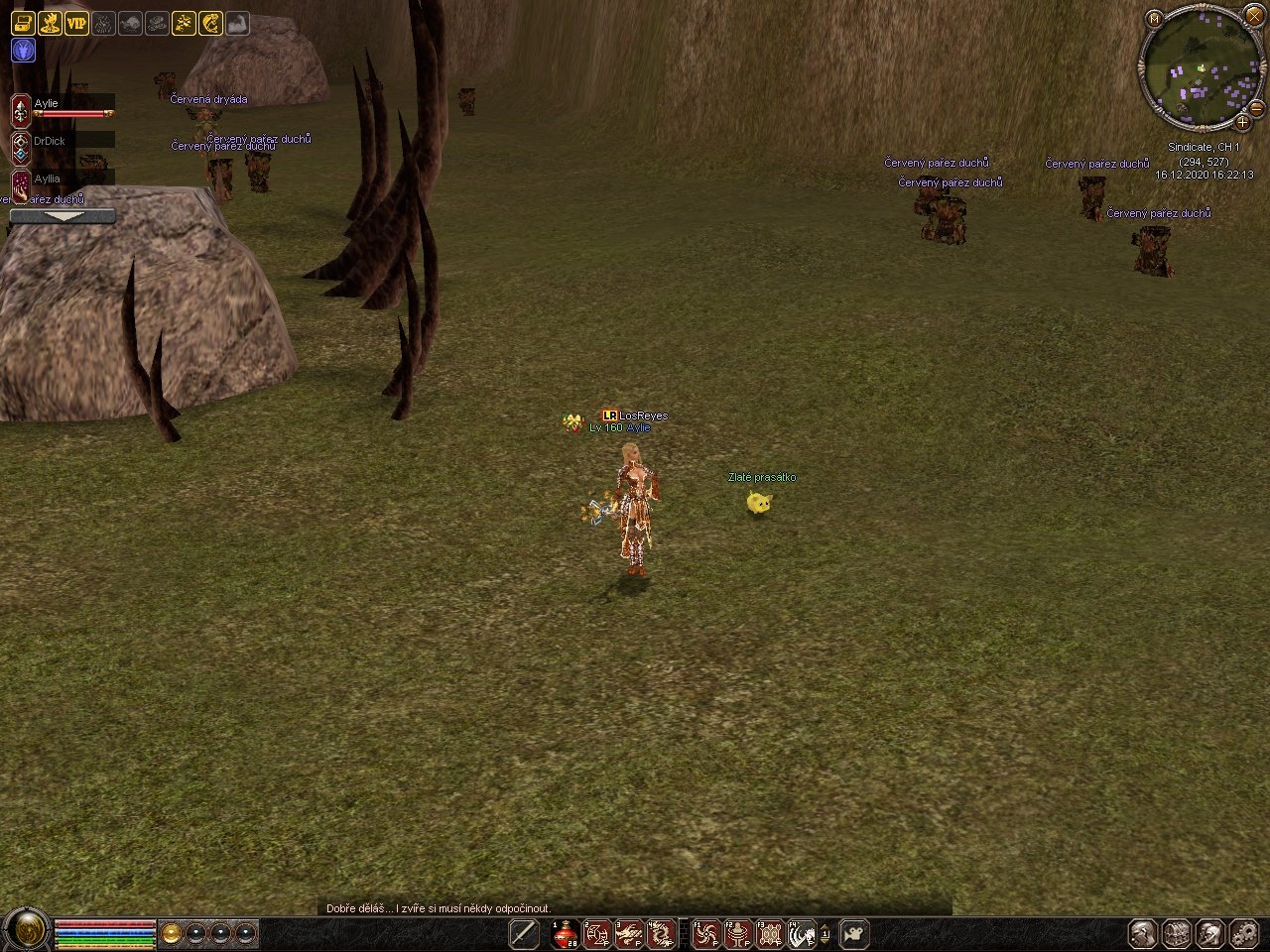Close the minimap with the X button
Screen dimensions: 1270x952
[x=1255, y=19]
